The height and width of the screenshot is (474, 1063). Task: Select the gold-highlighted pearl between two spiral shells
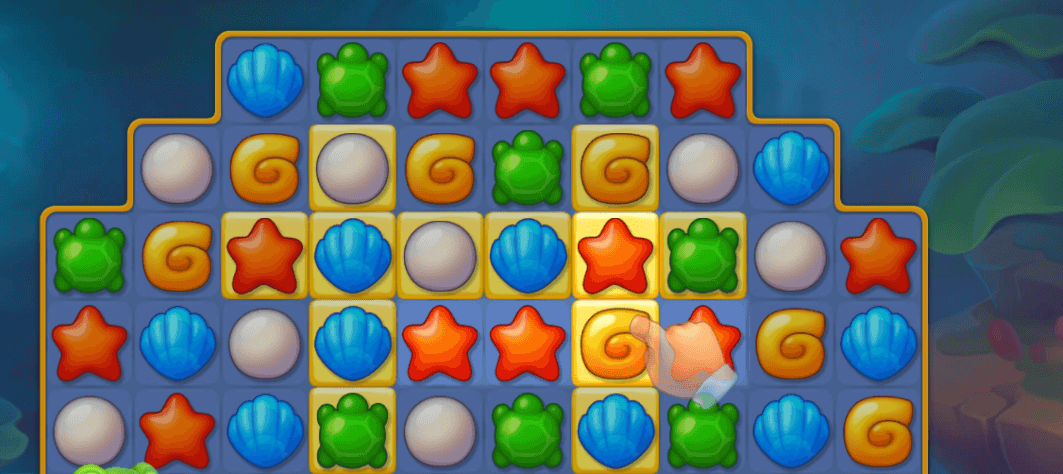pos(352,165)
